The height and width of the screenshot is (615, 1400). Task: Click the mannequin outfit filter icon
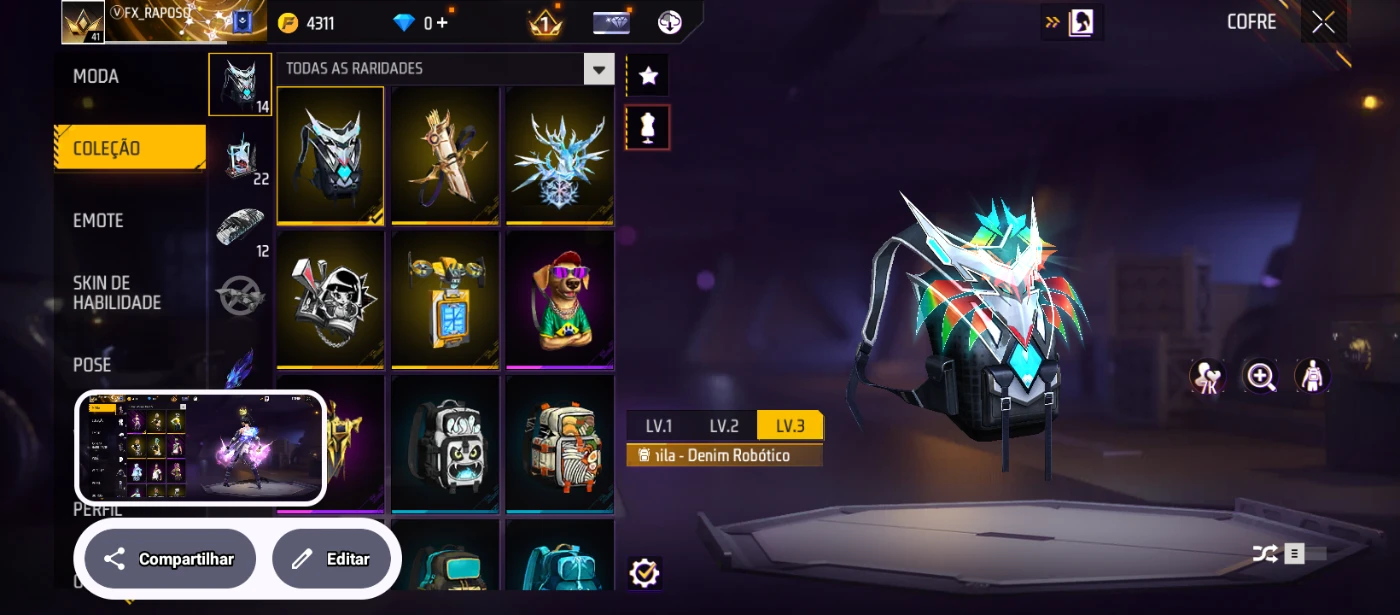pos(648,128)
